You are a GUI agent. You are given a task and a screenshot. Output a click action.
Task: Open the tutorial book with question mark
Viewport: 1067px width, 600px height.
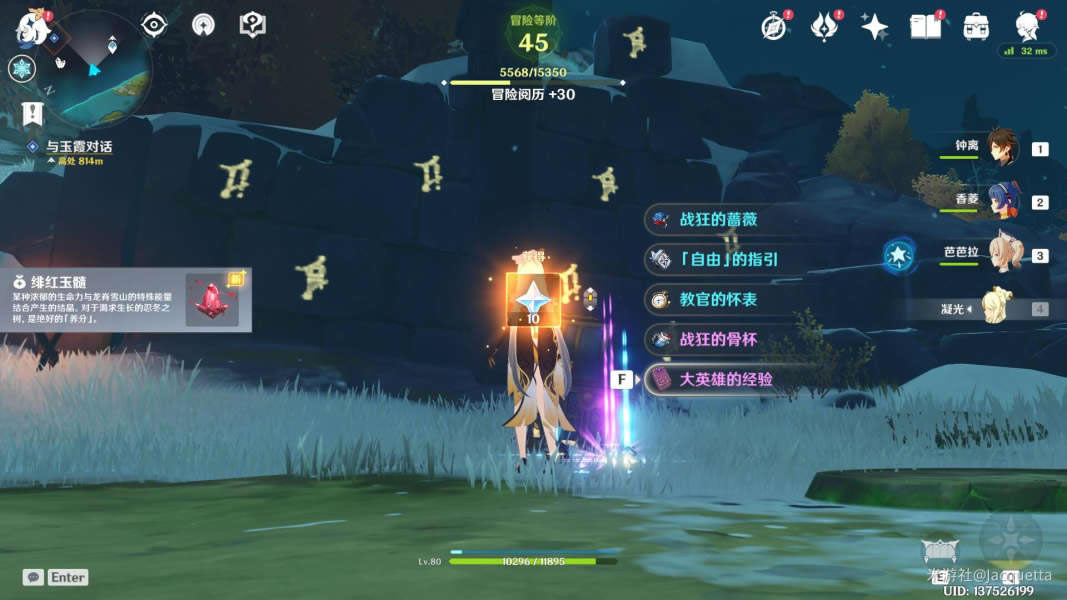253,25
